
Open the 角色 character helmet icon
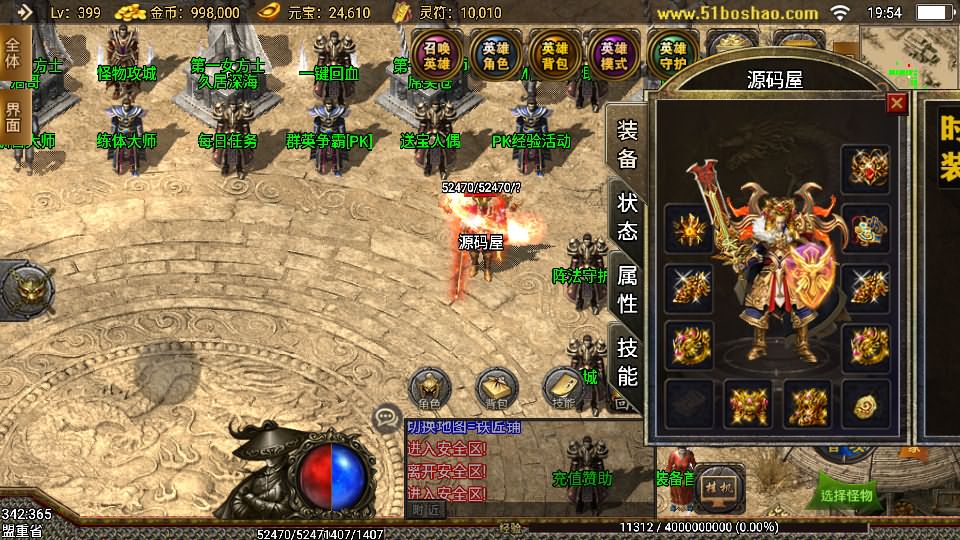point(430,388)
